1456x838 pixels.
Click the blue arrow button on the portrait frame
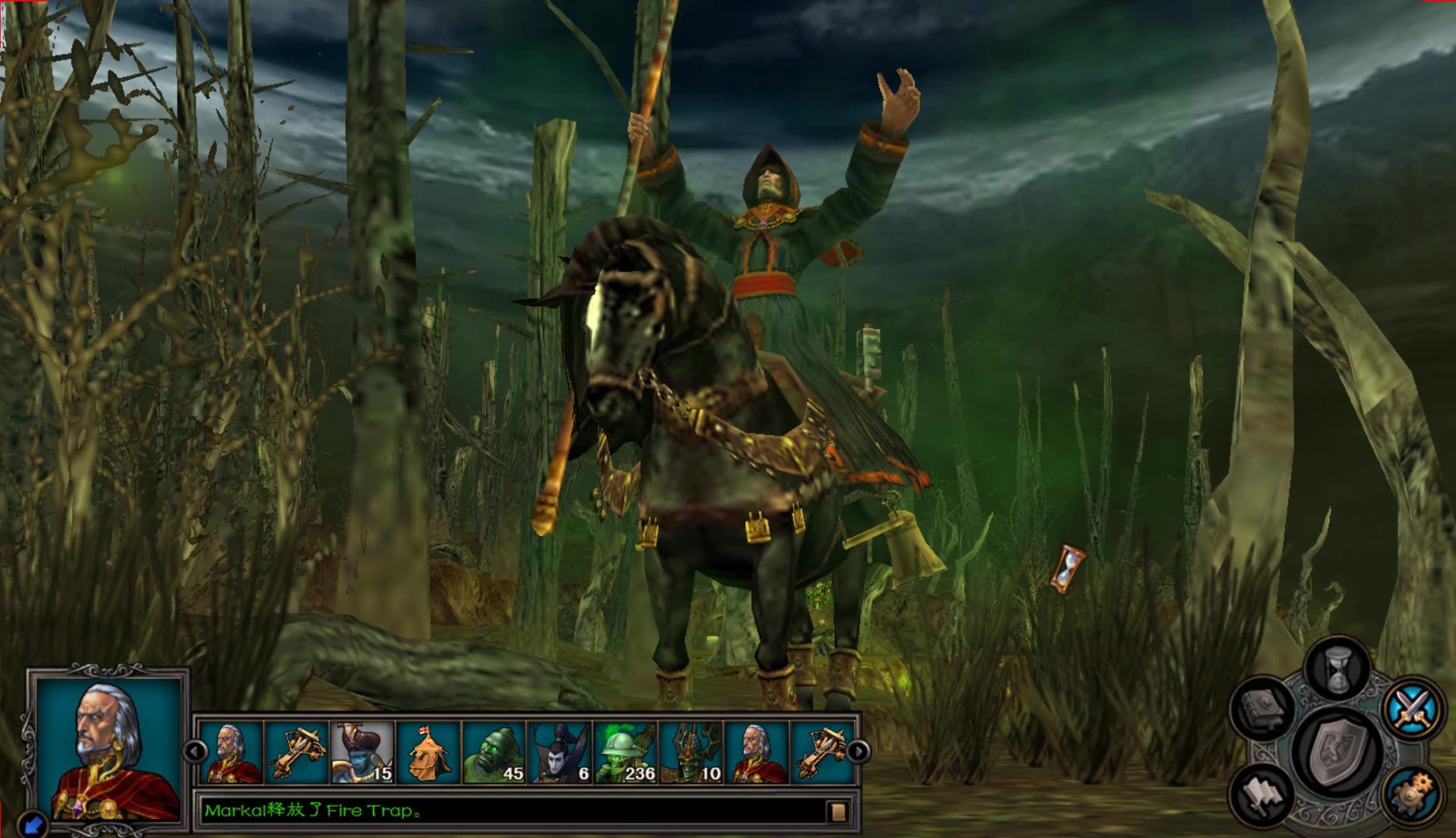(31, 822)
